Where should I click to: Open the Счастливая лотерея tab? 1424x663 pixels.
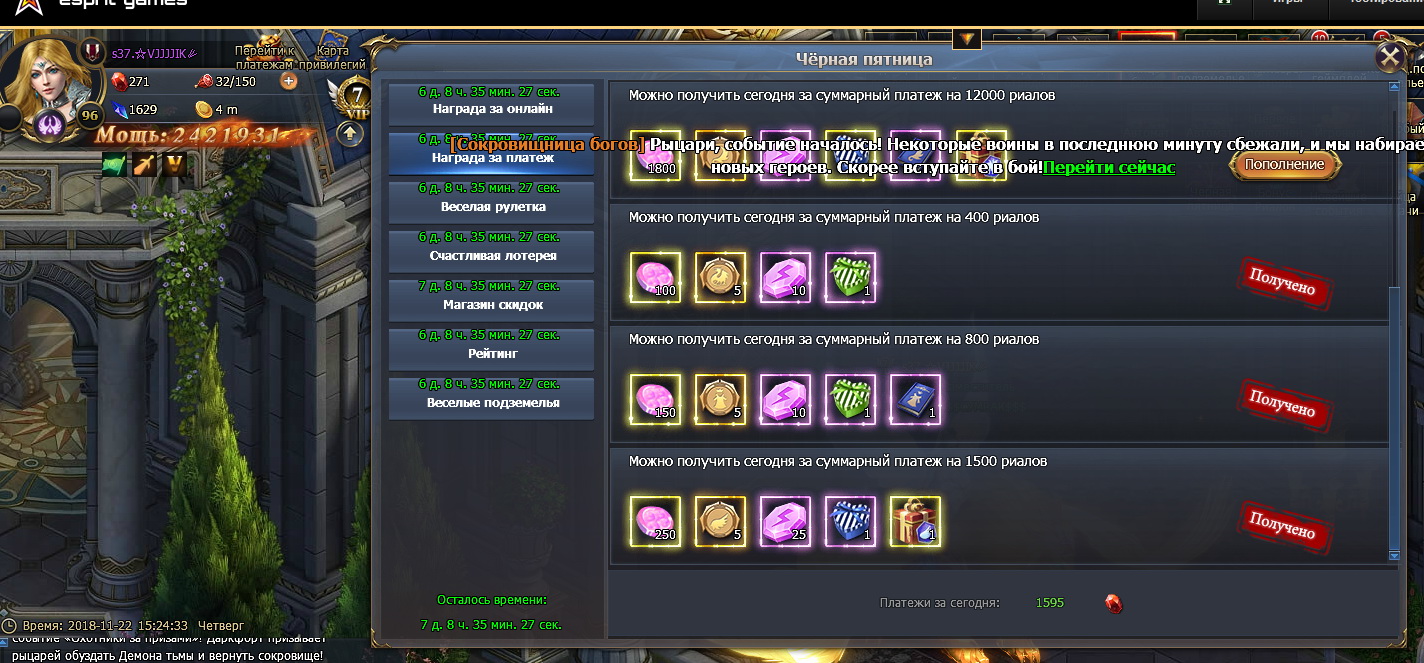(492, 250)
